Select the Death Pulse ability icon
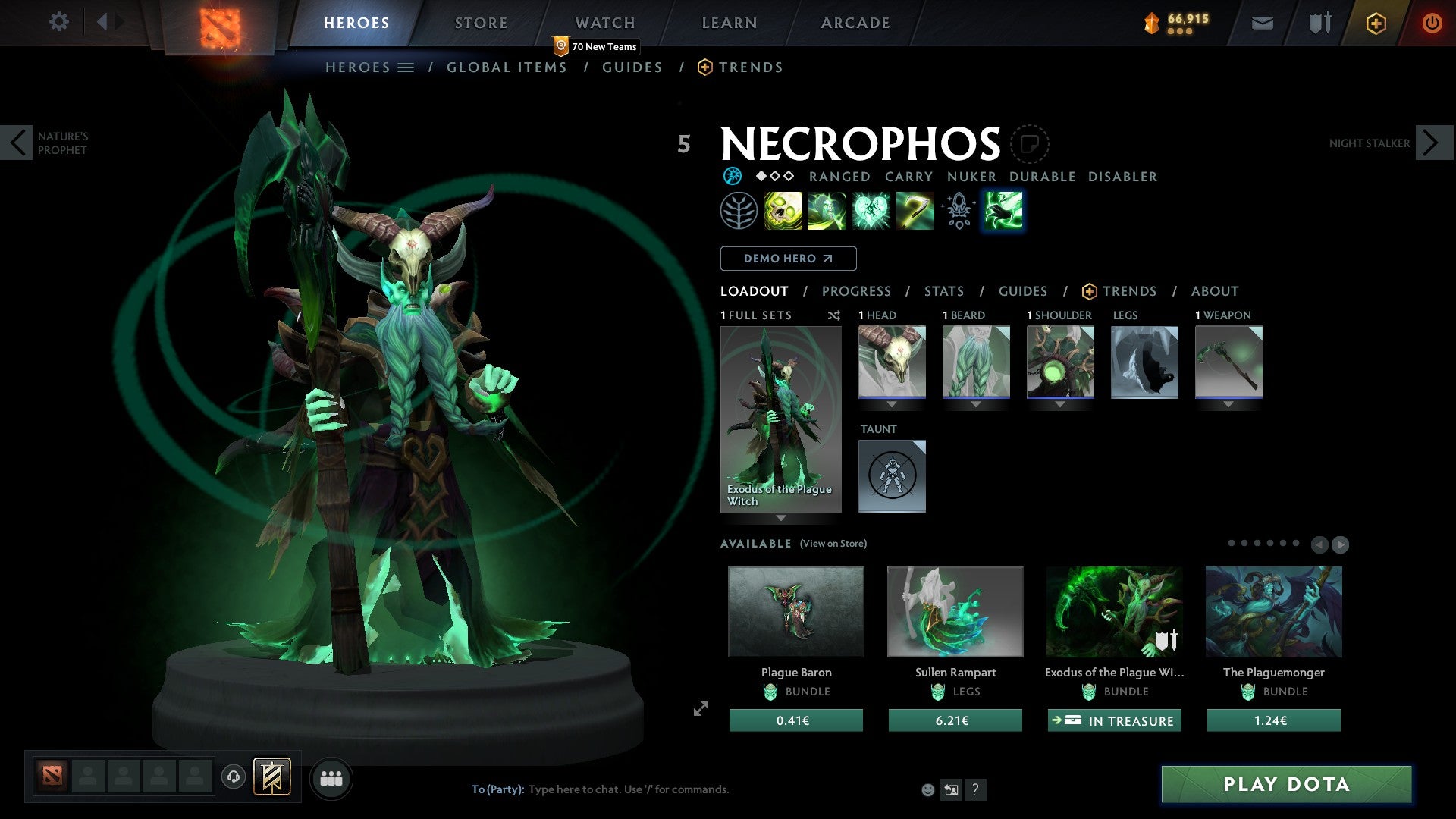 783,210
